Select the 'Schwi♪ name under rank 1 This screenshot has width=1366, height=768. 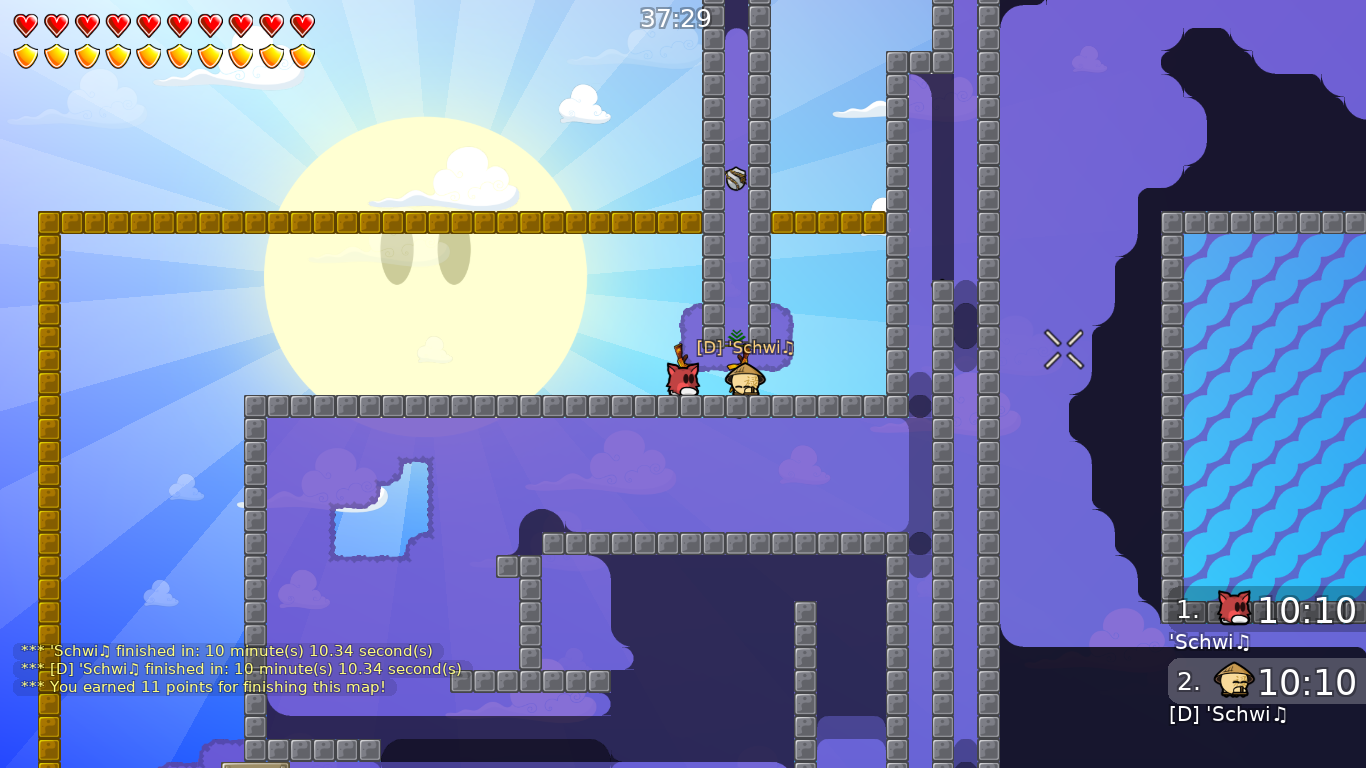tap(1208, 643)
